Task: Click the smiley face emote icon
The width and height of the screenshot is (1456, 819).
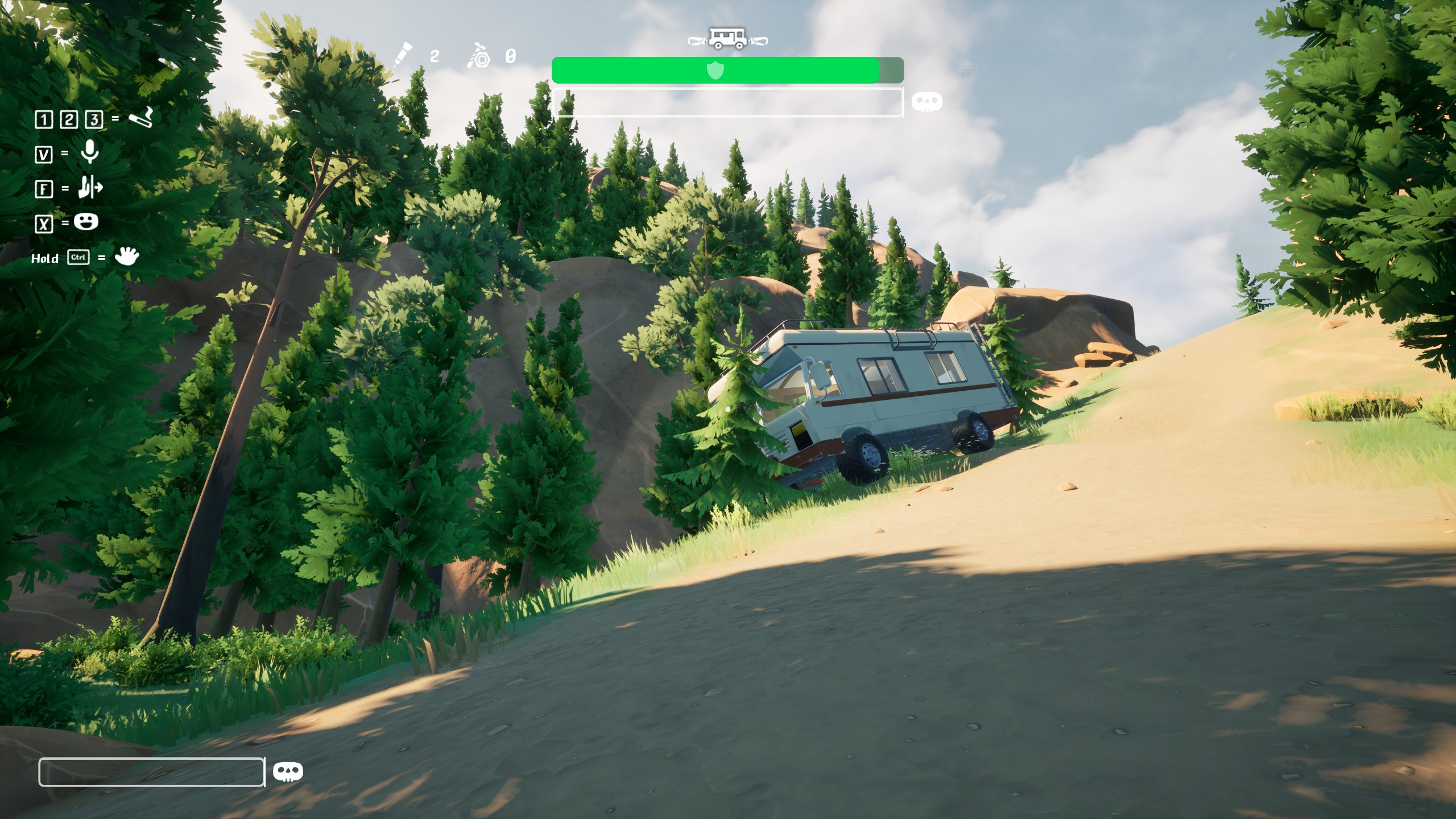Action: click(x=86, y=222)
